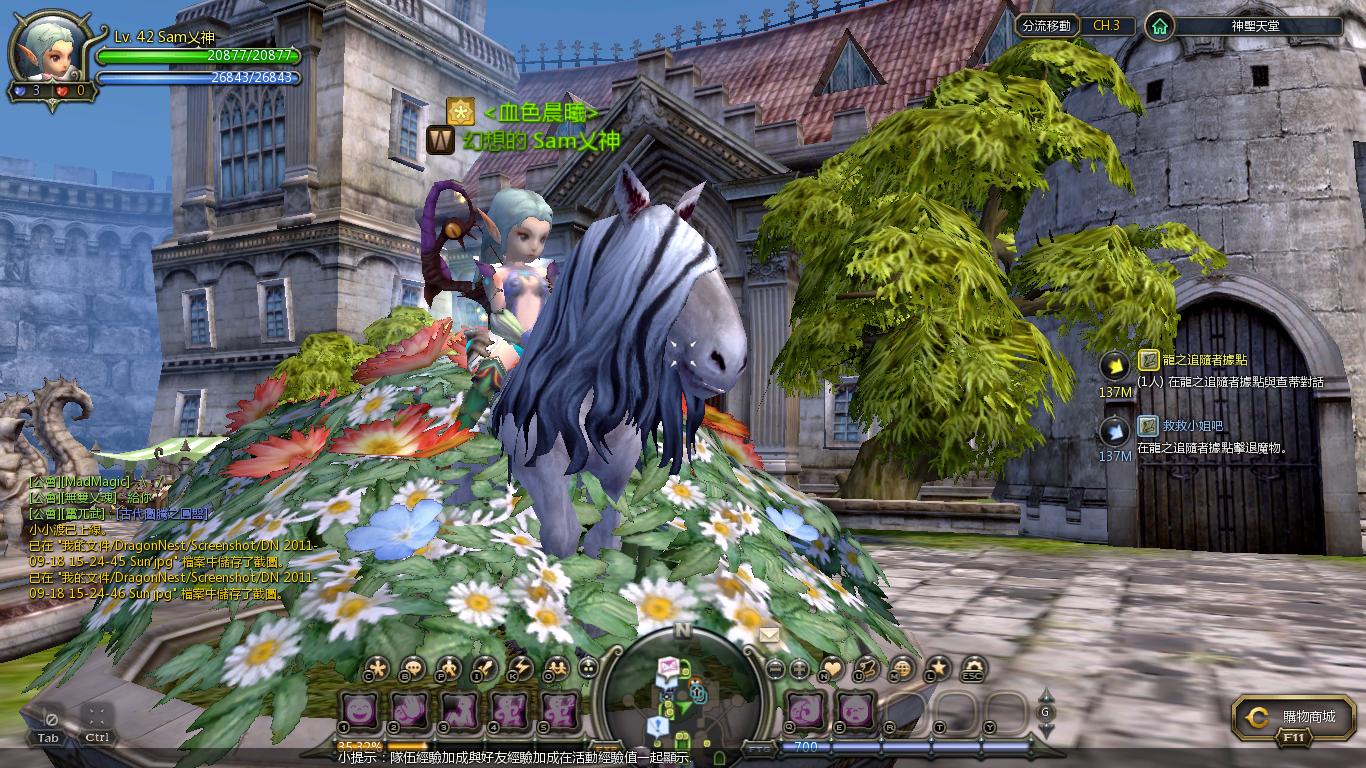Click the hotbar page up arrow
1366x768 pixels.
point(1046,694)
